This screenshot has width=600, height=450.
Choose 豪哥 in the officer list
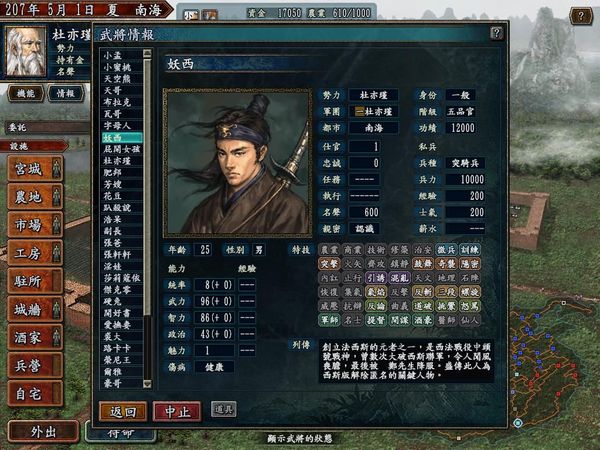113,381
